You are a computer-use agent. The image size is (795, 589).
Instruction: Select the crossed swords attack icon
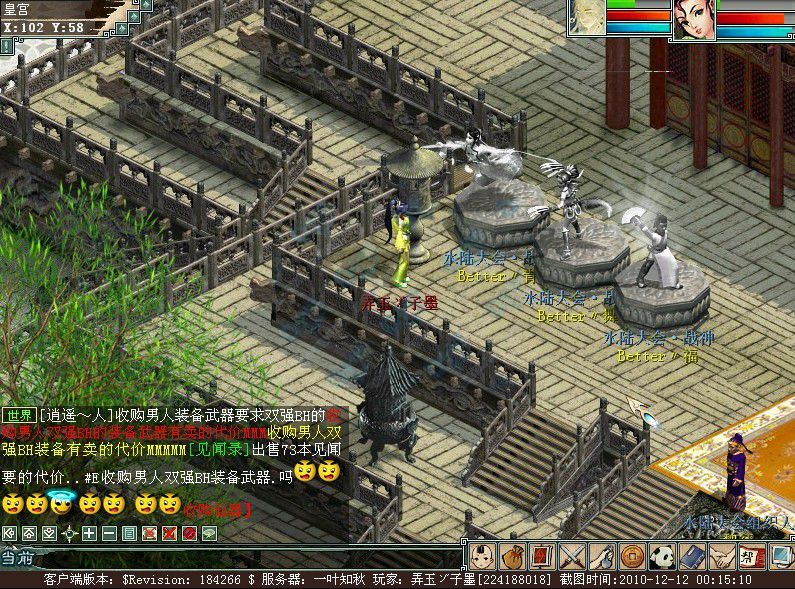pos(572,556)
